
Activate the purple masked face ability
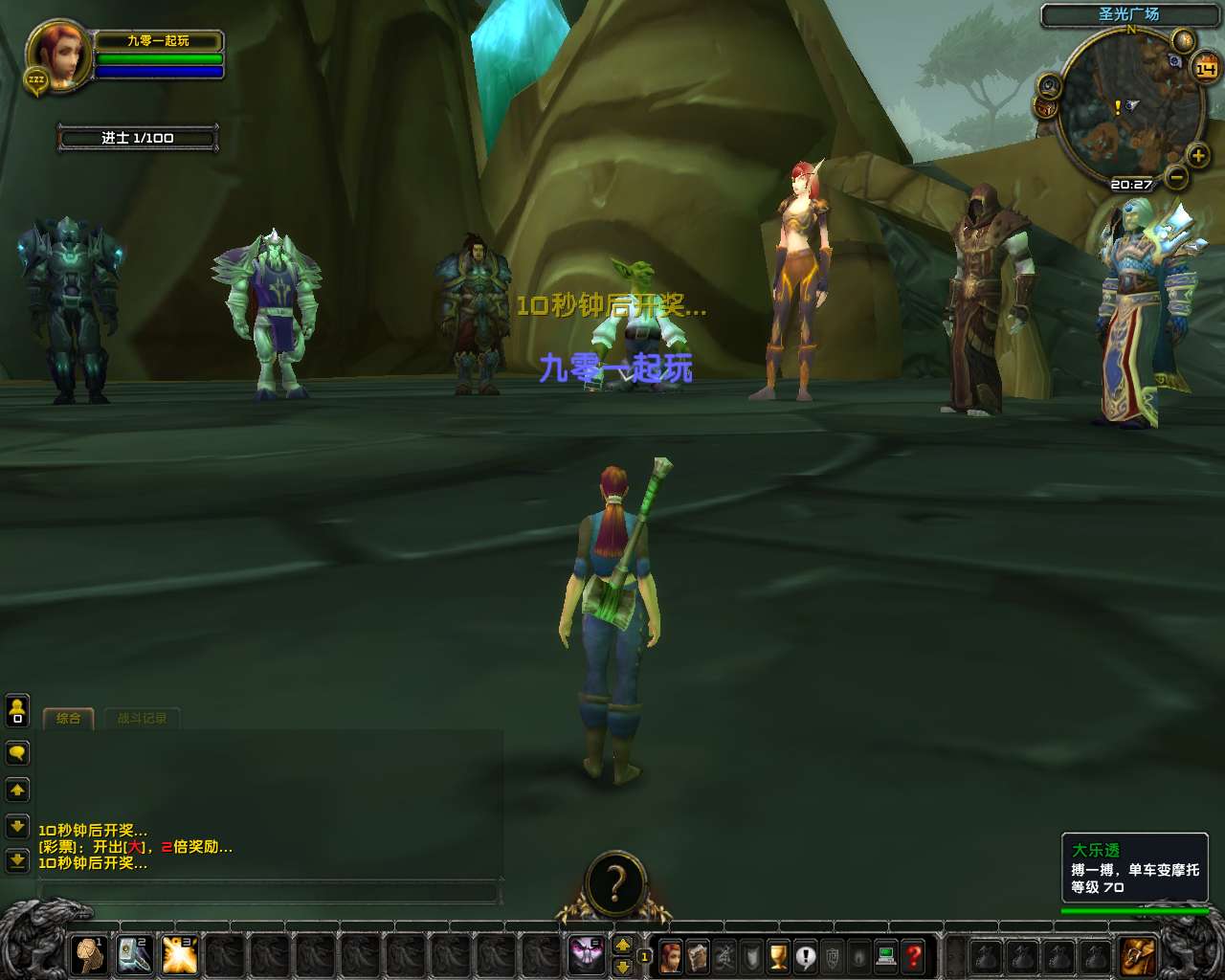(586, 954)
